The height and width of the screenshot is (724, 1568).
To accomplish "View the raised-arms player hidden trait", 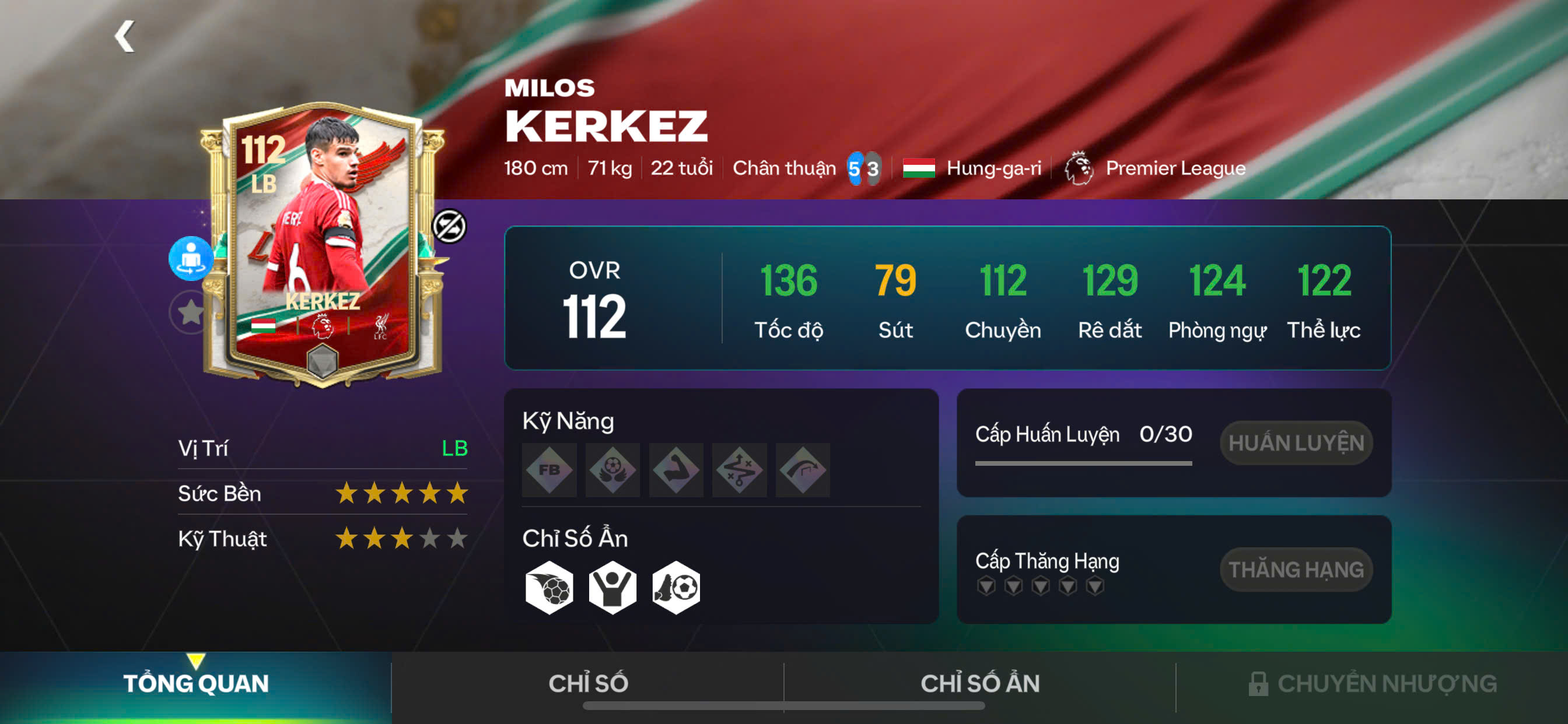I will tap(612, 588).
